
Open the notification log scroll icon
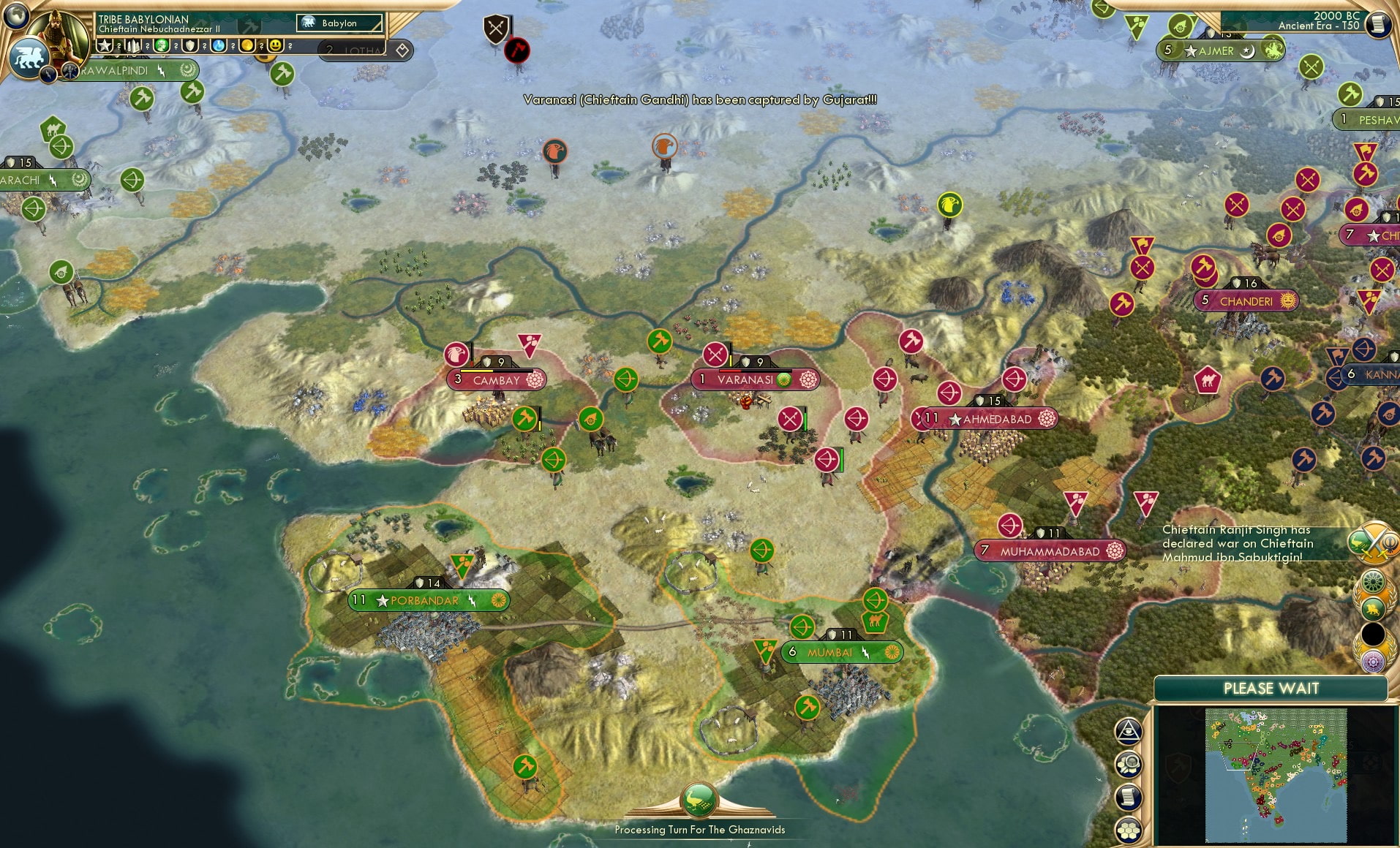click(1127, 797)
